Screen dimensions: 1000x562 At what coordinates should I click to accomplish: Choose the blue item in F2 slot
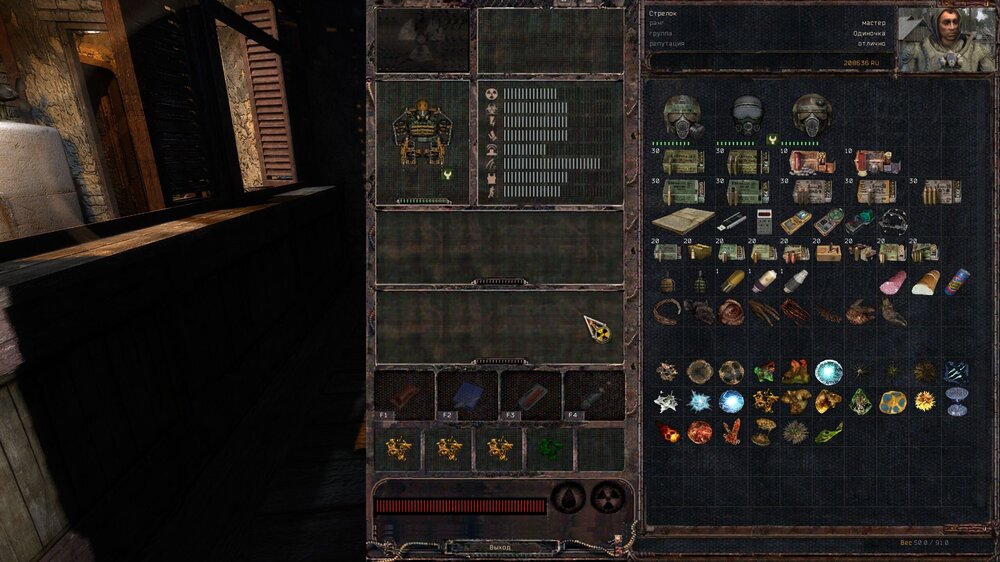[x=467, y=395]
